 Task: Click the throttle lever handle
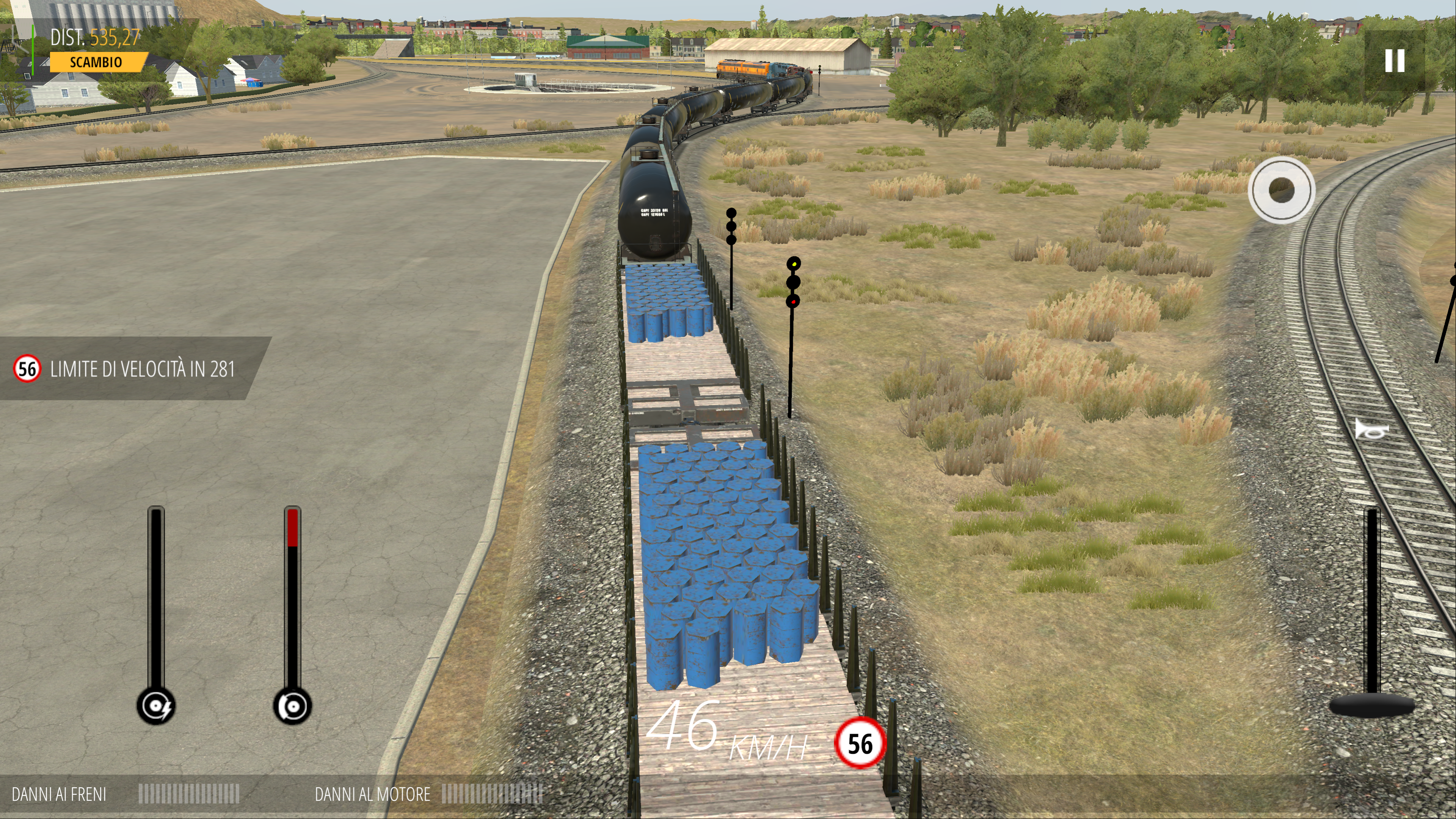point(1371,705)
